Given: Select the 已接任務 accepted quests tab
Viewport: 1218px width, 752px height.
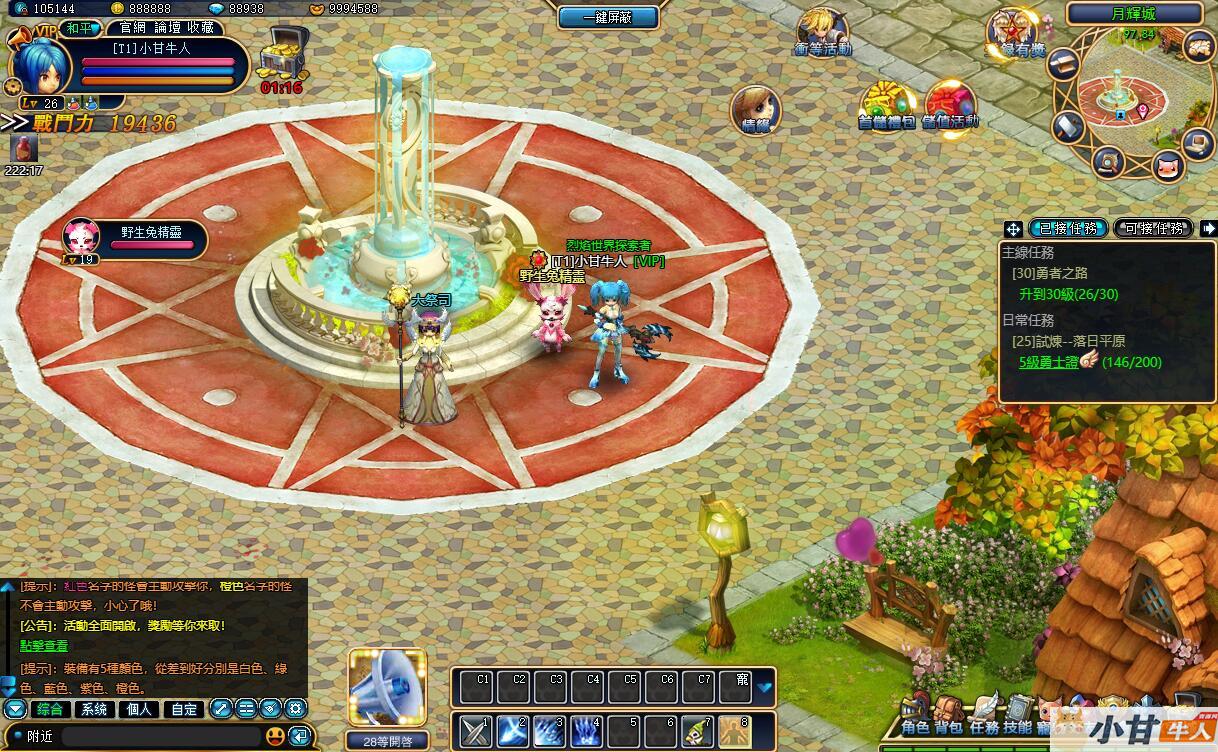Looking at the screenshot, I should [1068, 228].
